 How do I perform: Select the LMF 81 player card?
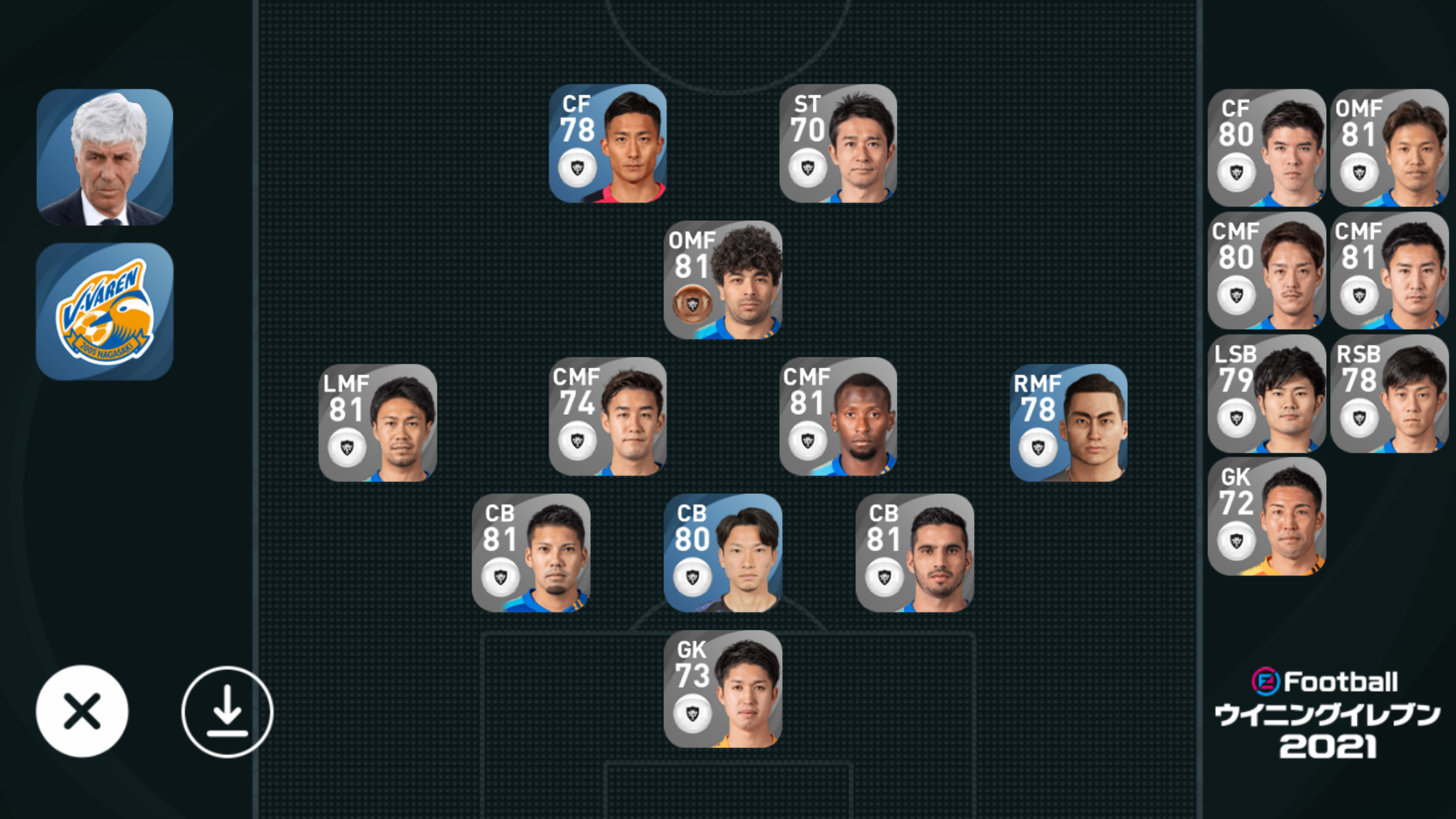pos(377,423)
